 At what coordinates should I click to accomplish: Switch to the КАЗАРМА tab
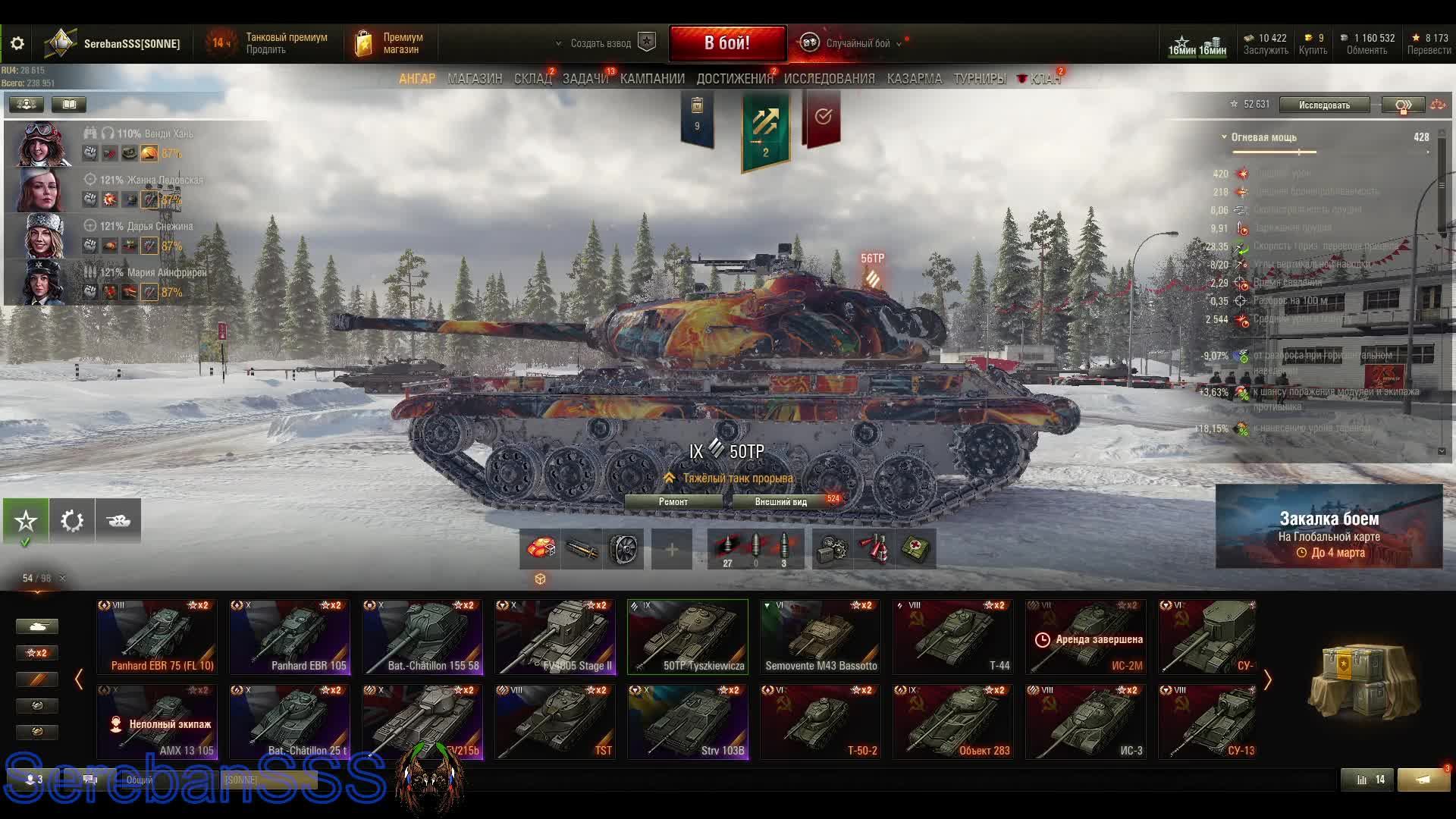(914, 79)
